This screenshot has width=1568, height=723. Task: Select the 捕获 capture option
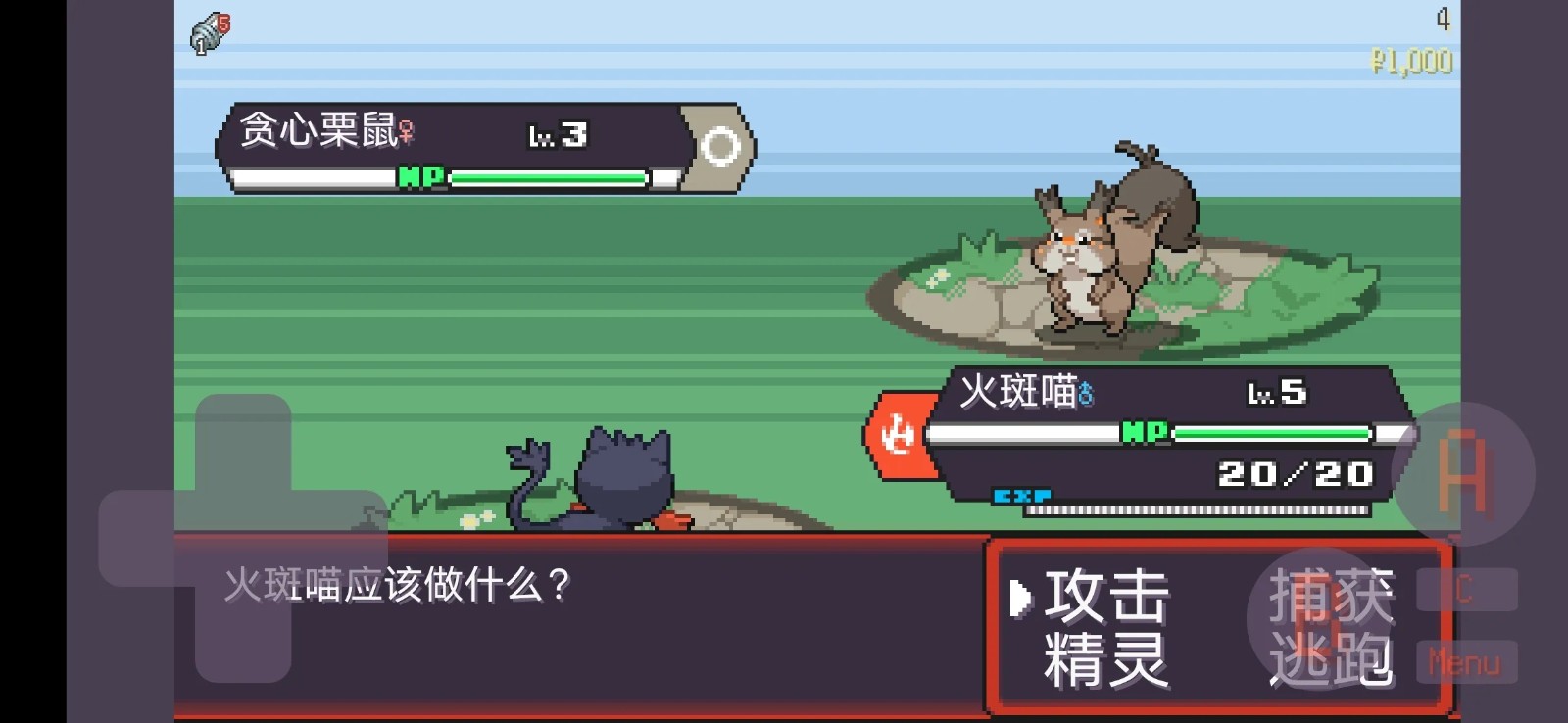coord(1334,596)
